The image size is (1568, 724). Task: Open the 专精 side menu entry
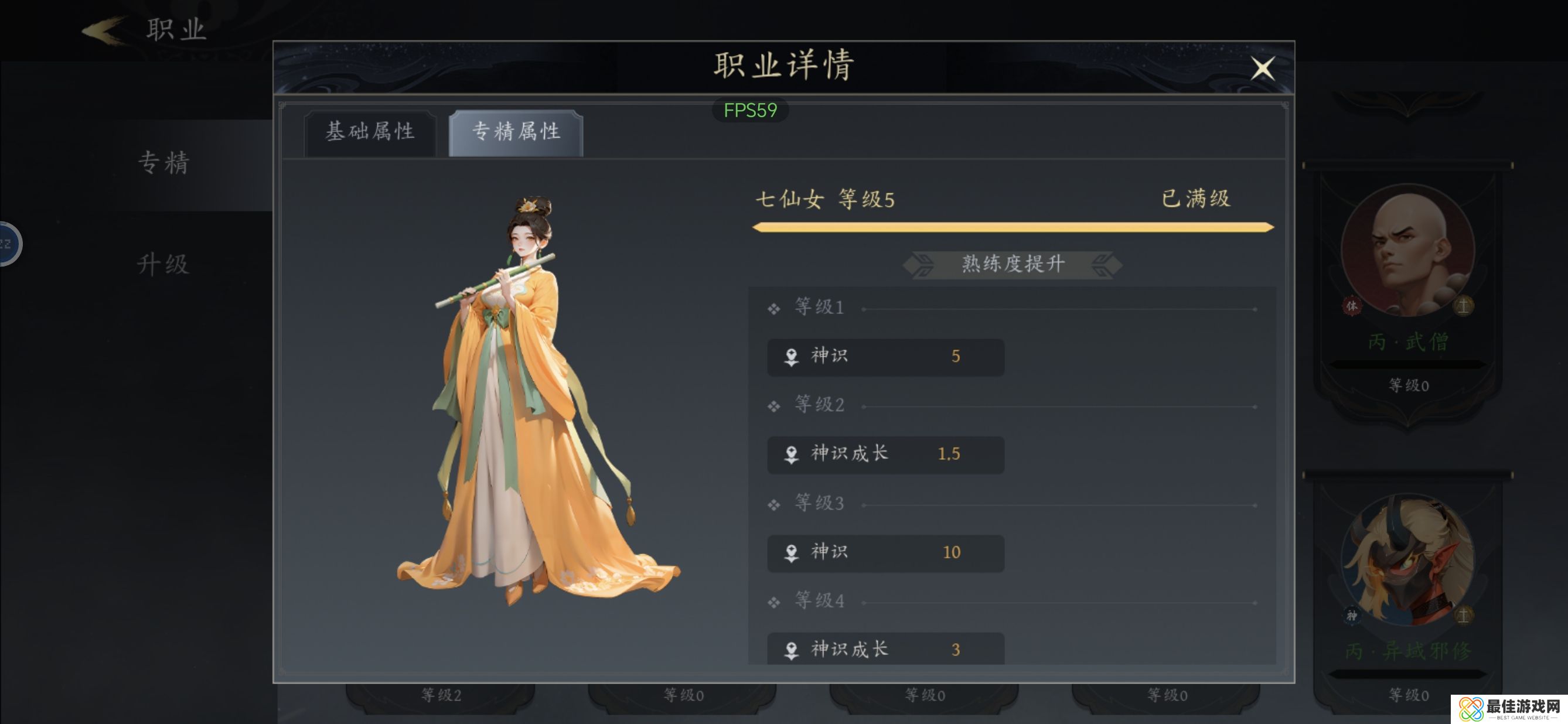click(163, 163)
